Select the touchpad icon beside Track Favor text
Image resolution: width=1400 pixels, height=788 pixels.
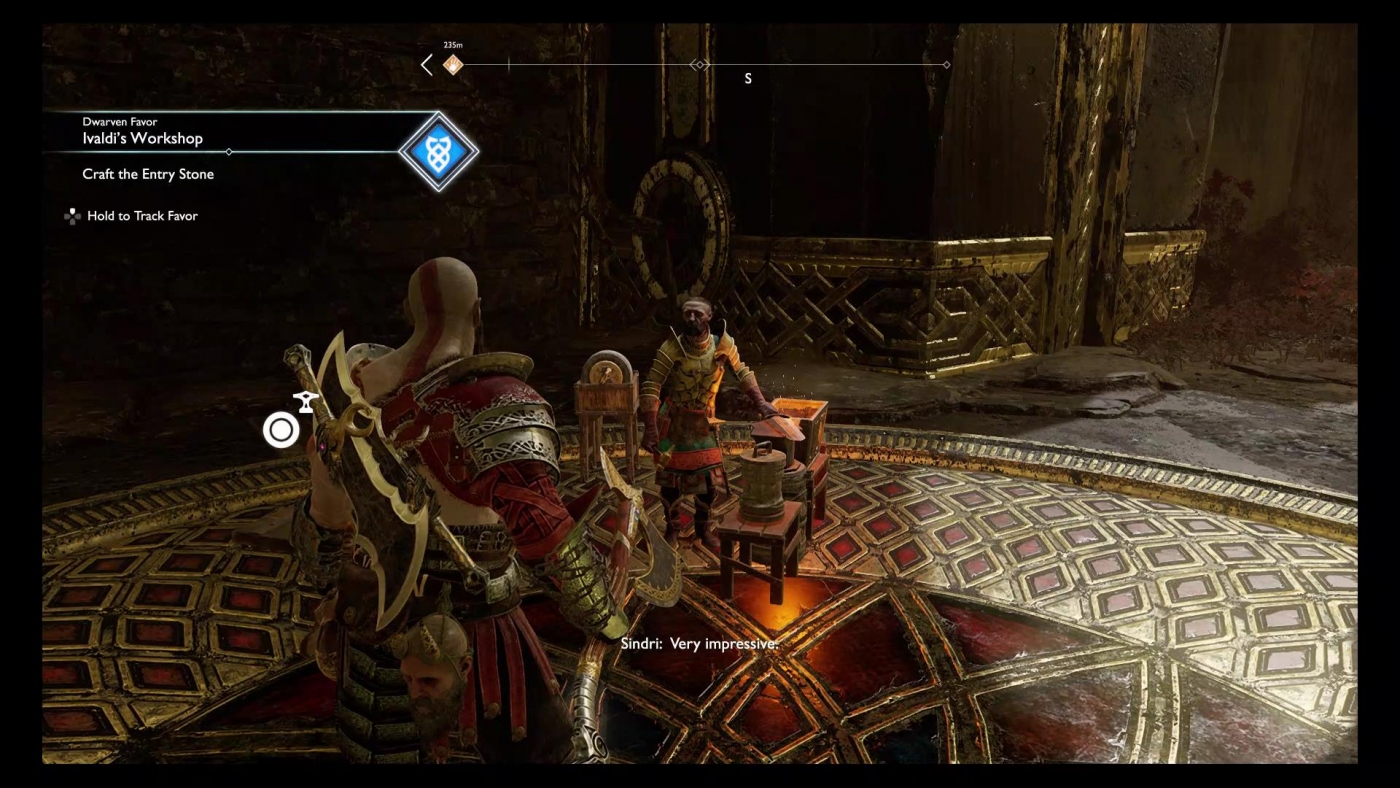tap(74, 216)
